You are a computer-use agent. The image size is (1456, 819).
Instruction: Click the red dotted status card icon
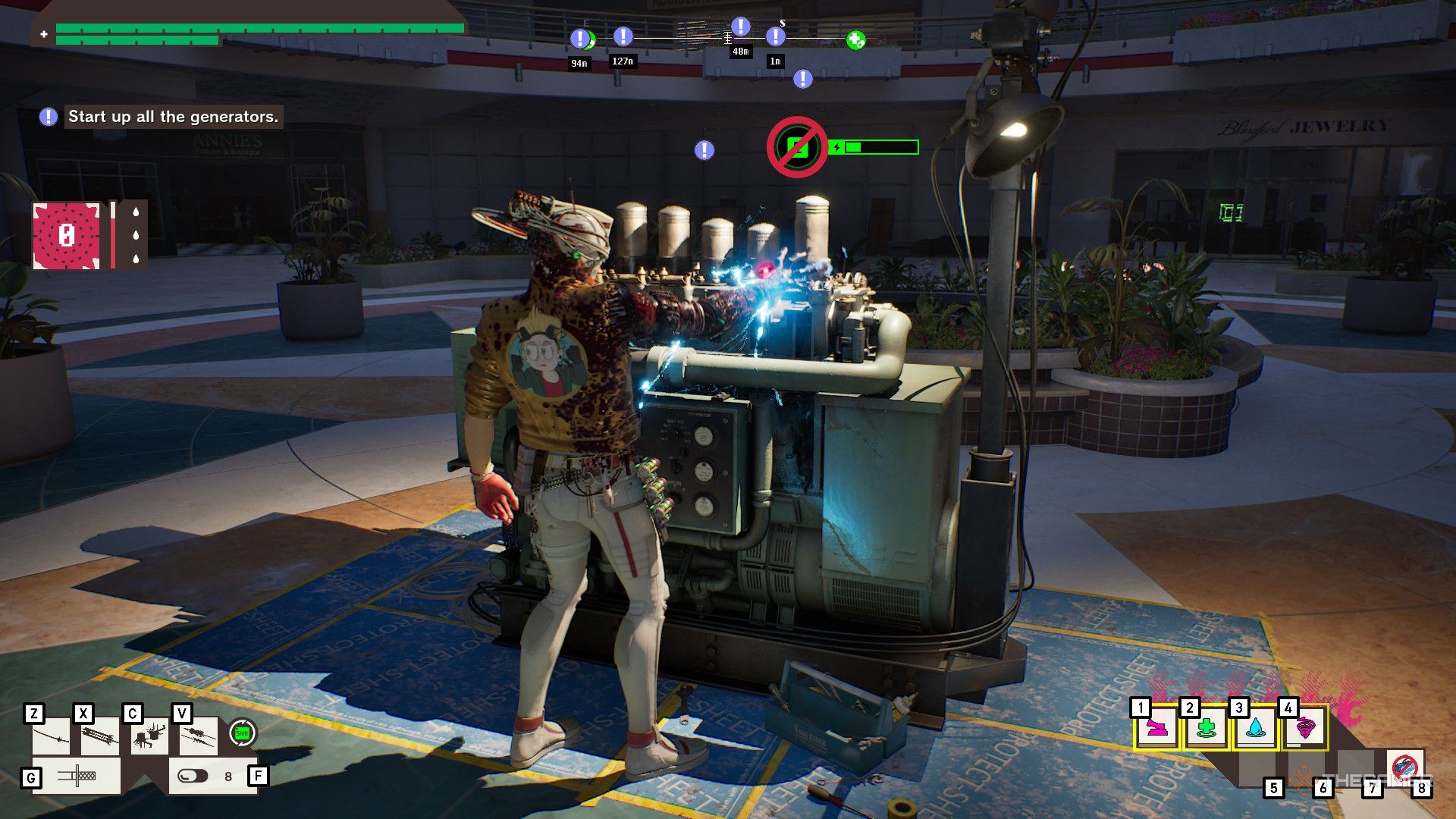(x=66, y=235)
